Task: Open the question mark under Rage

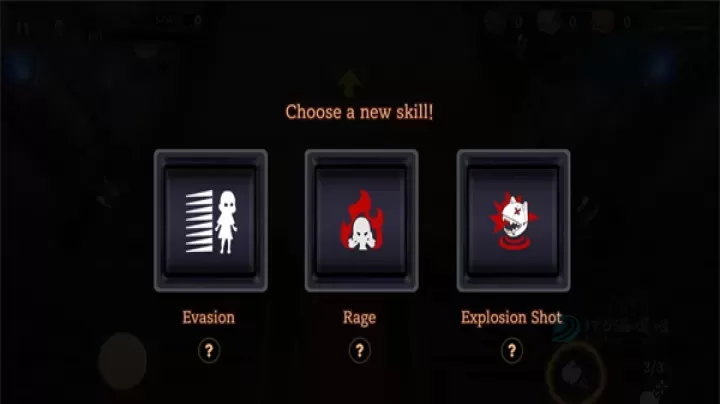Action: 360,350
